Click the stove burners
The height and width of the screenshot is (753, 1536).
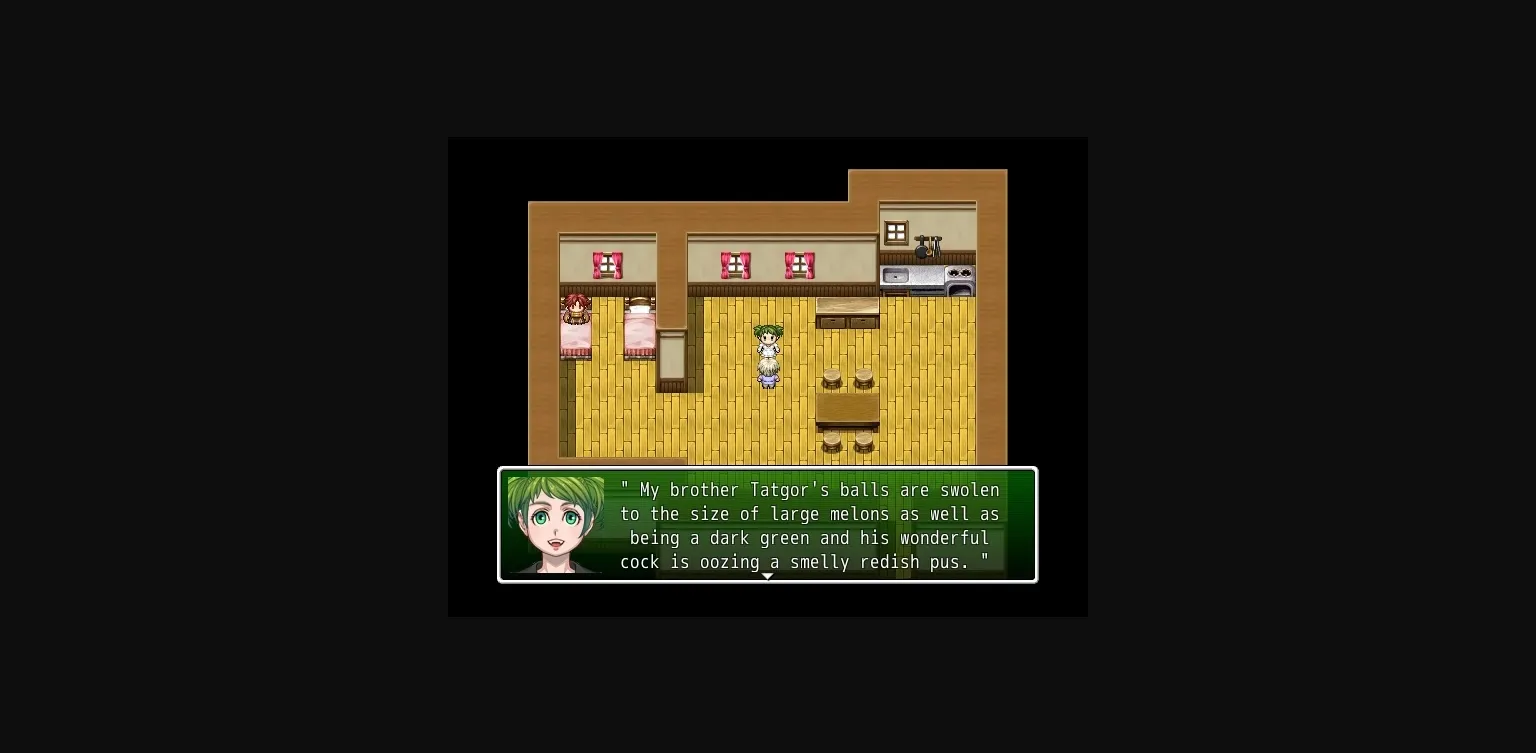pos(960,272)
